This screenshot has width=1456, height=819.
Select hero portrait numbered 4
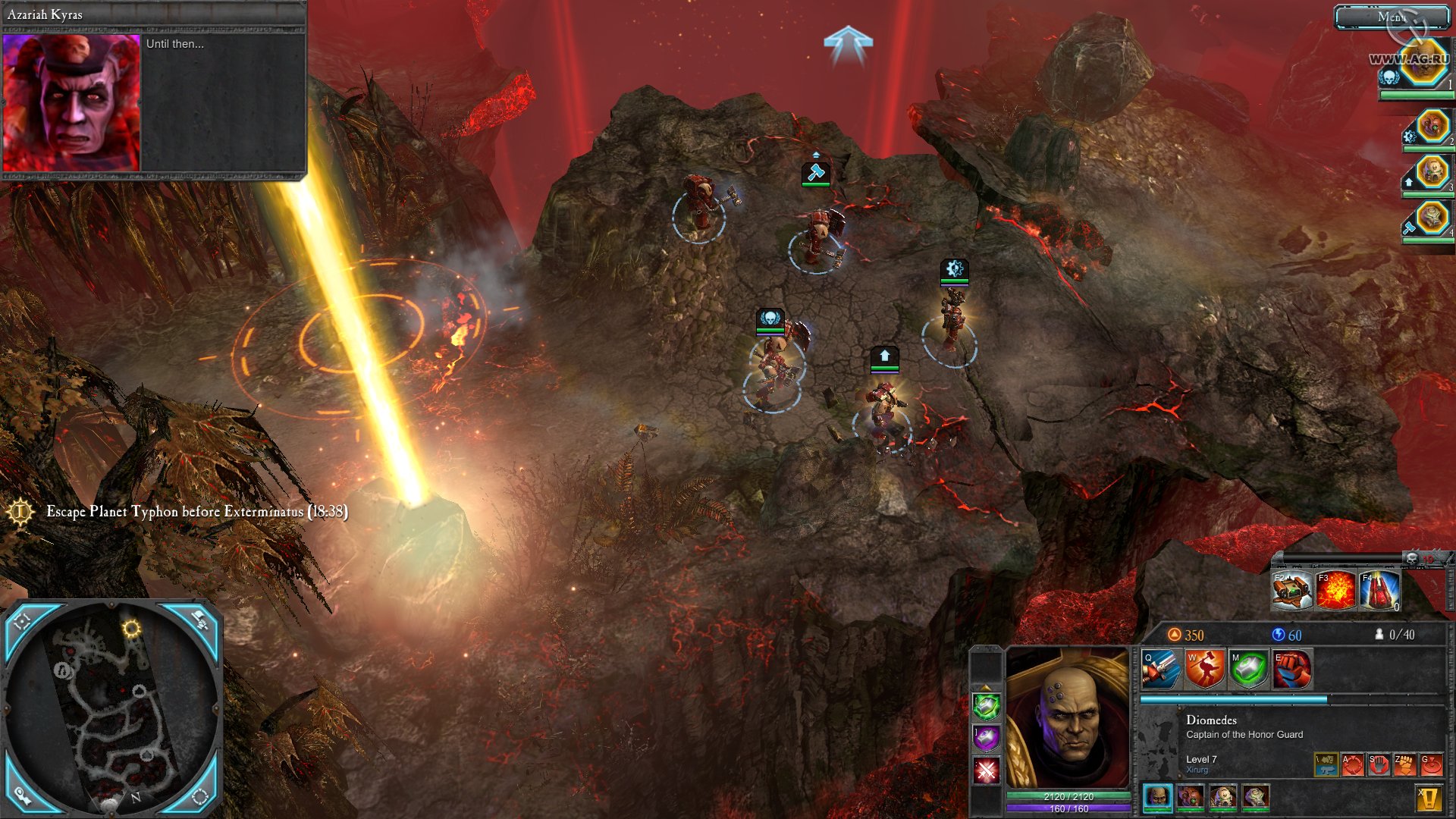pyautogui.click(x=1432, y=218)
